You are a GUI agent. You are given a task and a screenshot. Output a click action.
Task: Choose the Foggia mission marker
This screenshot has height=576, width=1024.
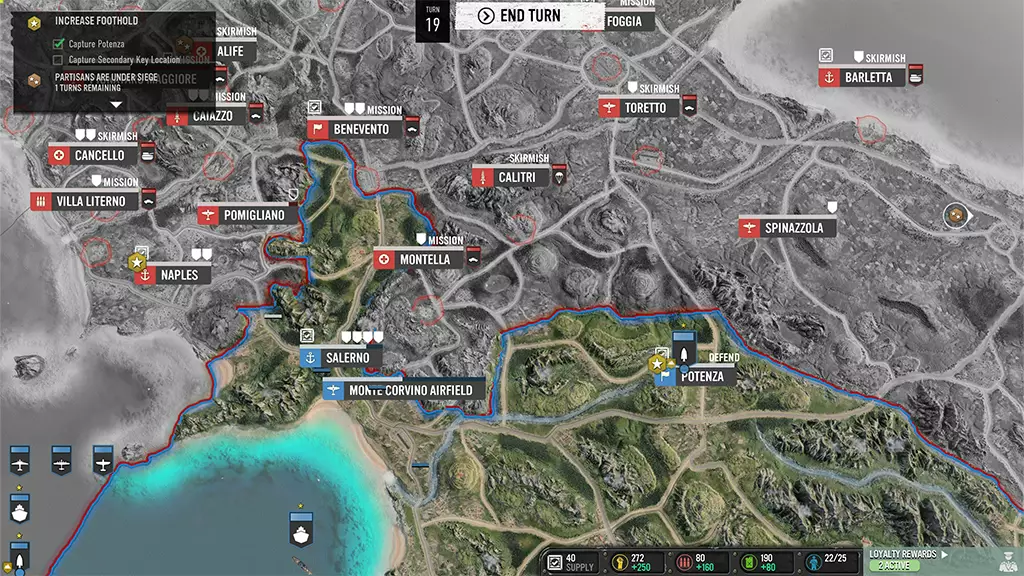[629, 18]
